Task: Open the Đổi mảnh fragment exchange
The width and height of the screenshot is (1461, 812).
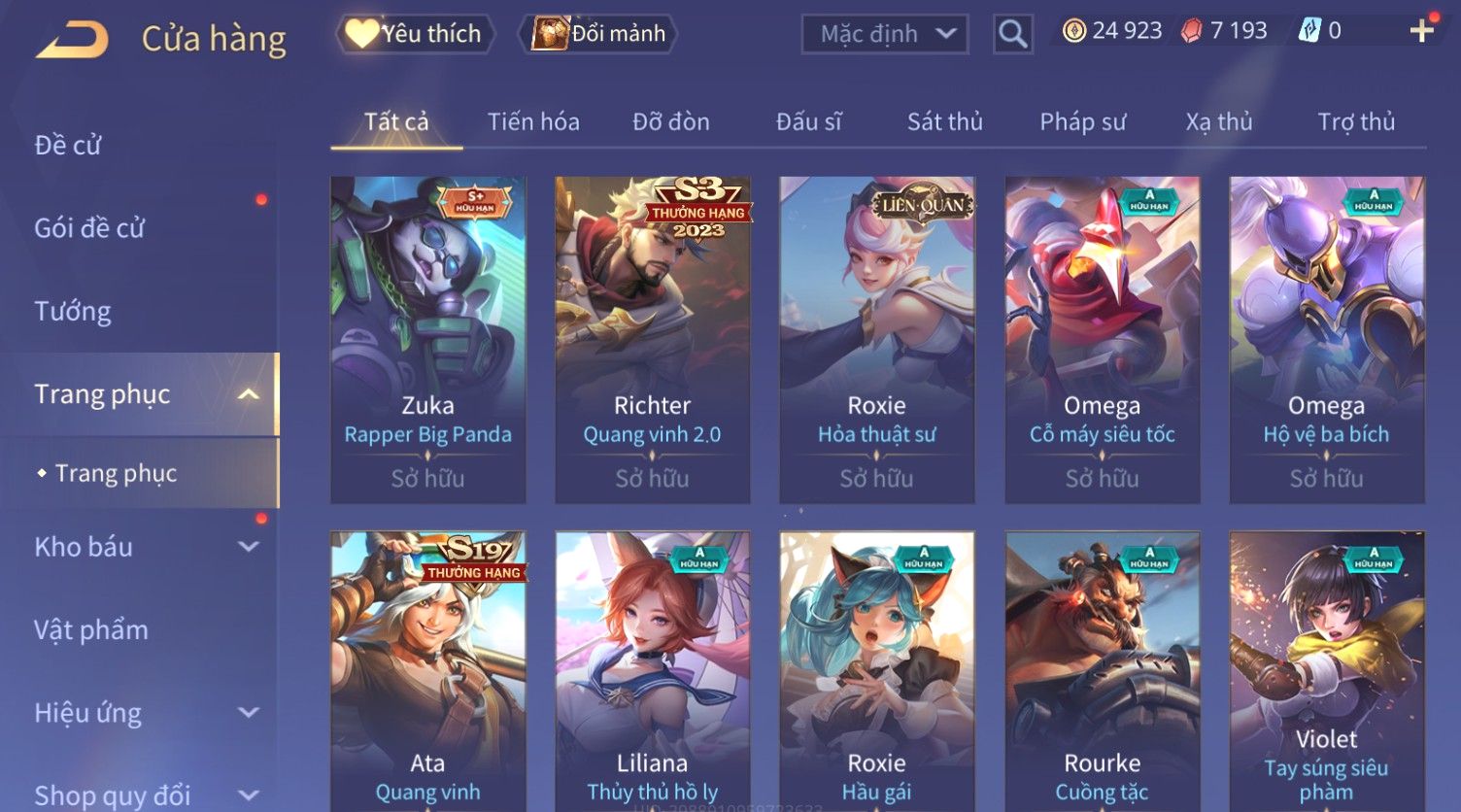Action: tap(600, 34)
